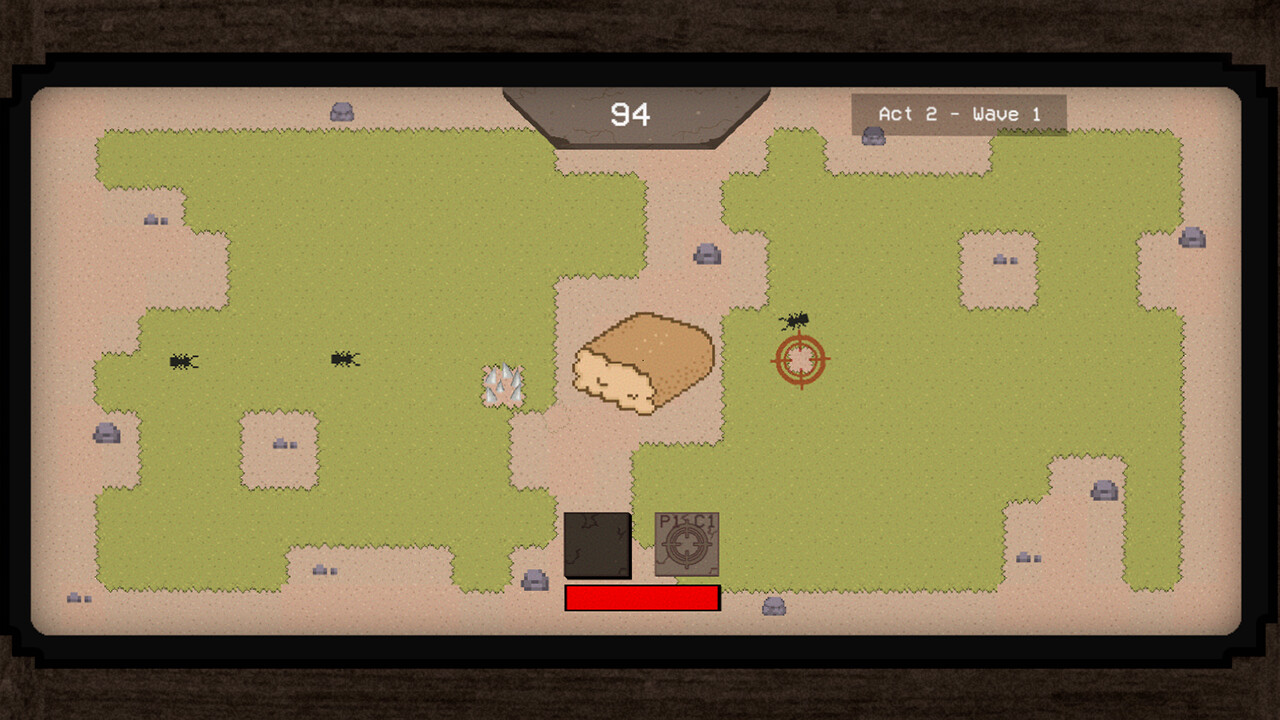Click the empty dark card slot
The width and height of the screenshot is (1280, 720).
(597, 545)
